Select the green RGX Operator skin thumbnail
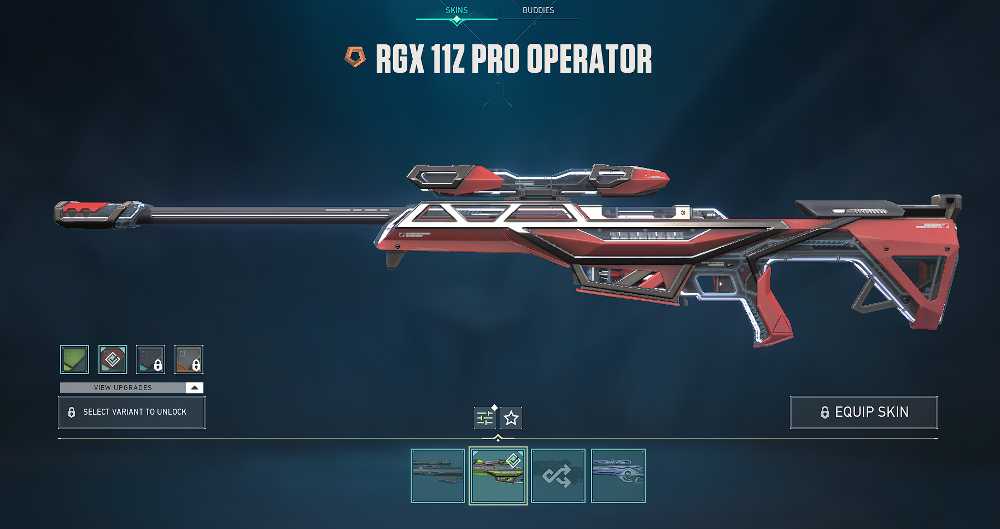This screenshot has height=529, width=1000. point(499,475)
